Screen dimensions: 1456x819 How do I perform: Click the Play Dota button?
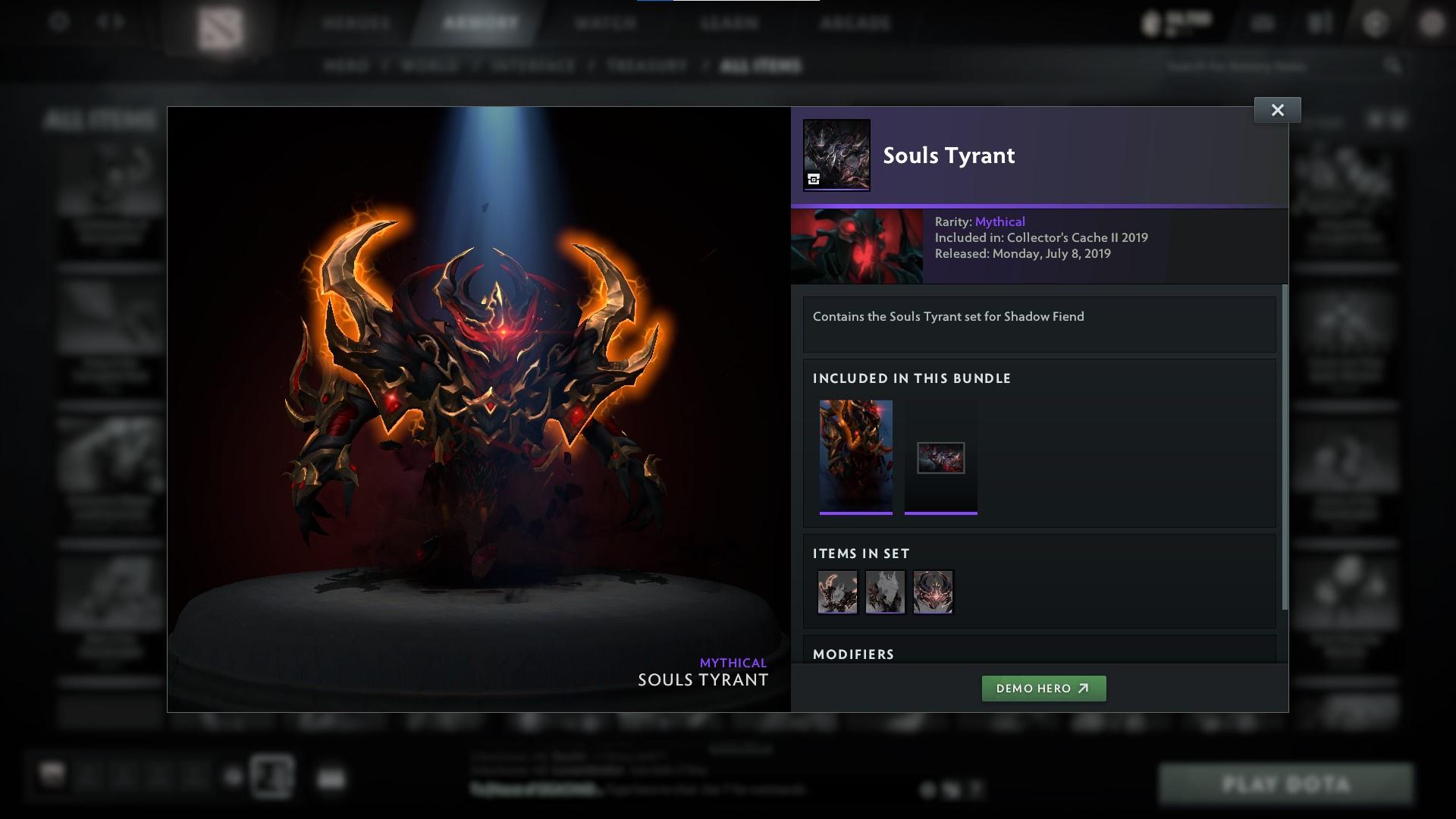click(x=1289, y=783)
